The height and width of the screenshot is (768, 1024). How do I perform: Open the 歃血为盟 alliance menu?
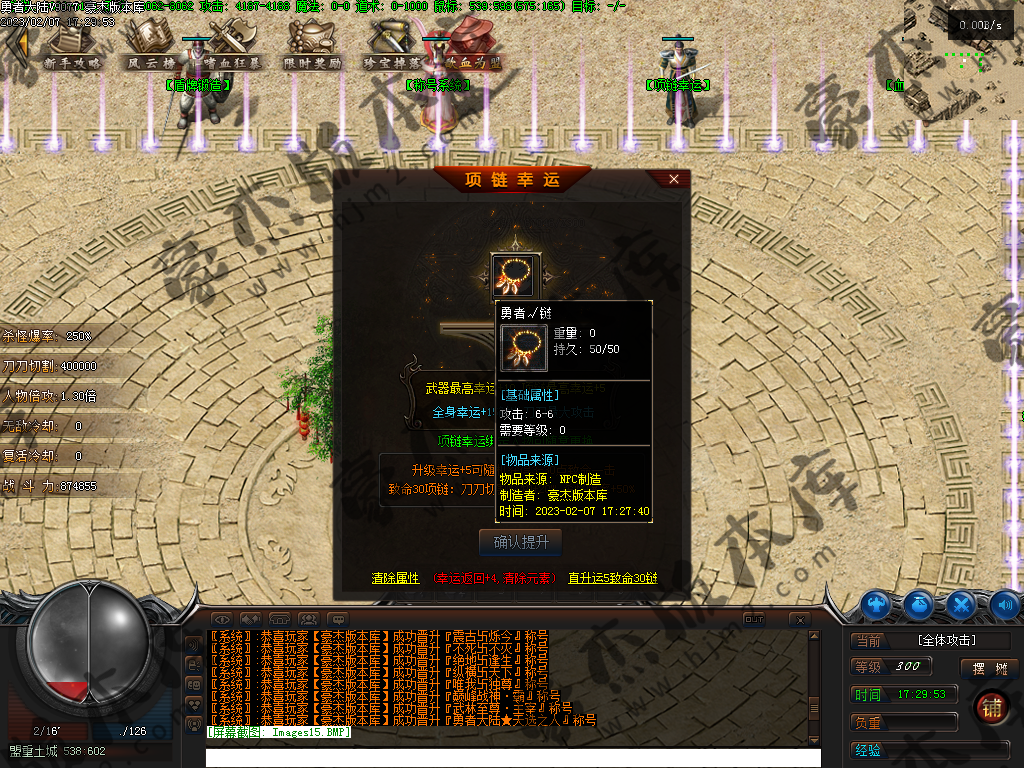click(x=470, y=46)
